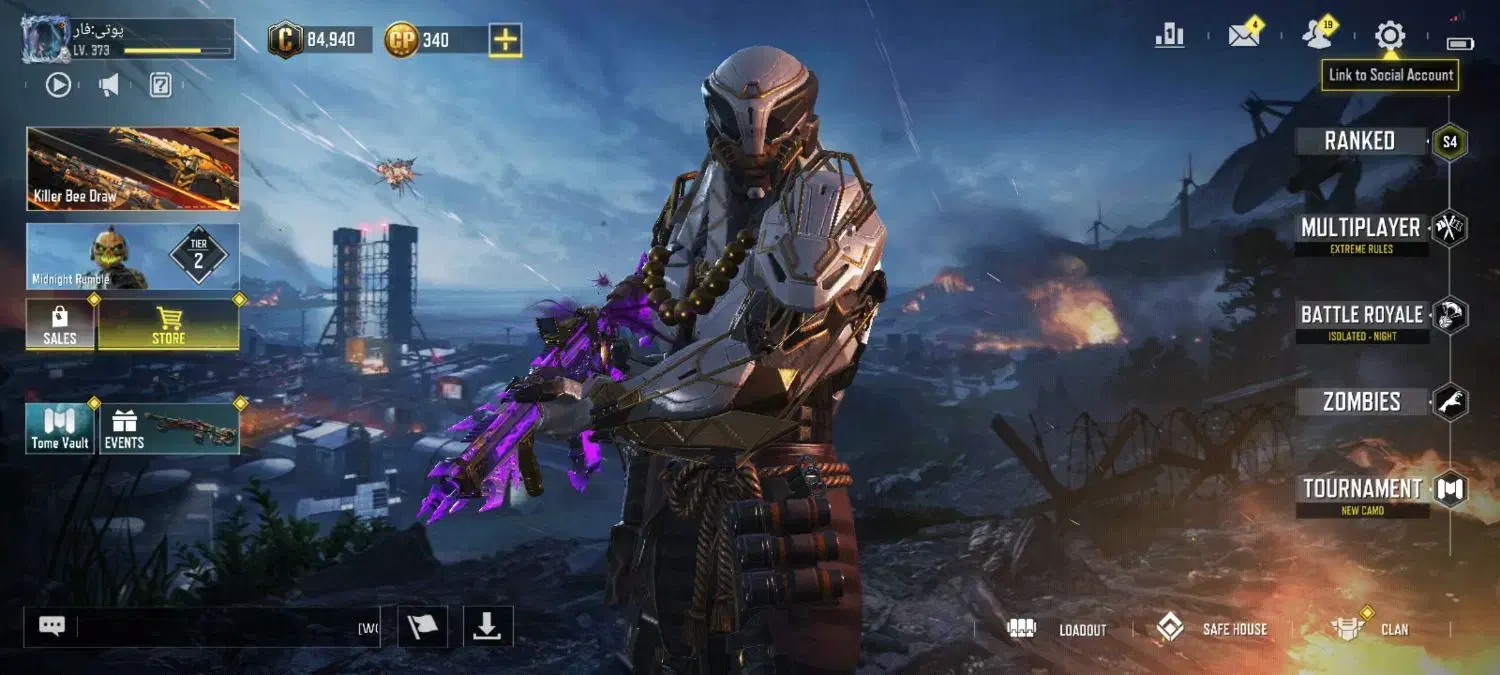This screenshot has width=1500, height=675.
Task: Open the friends list icon
Action: pos(1317,36)
